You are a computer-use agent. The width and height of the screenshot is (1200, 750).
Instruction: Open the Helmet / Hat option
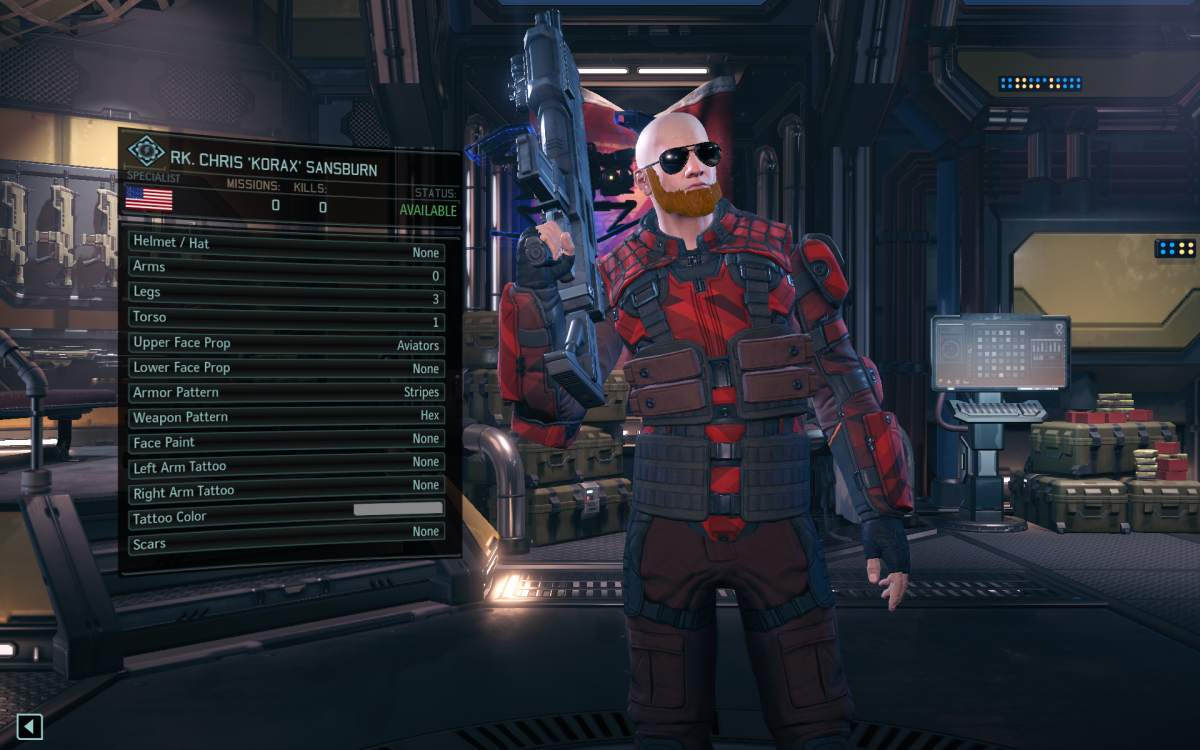pos(286,244)
